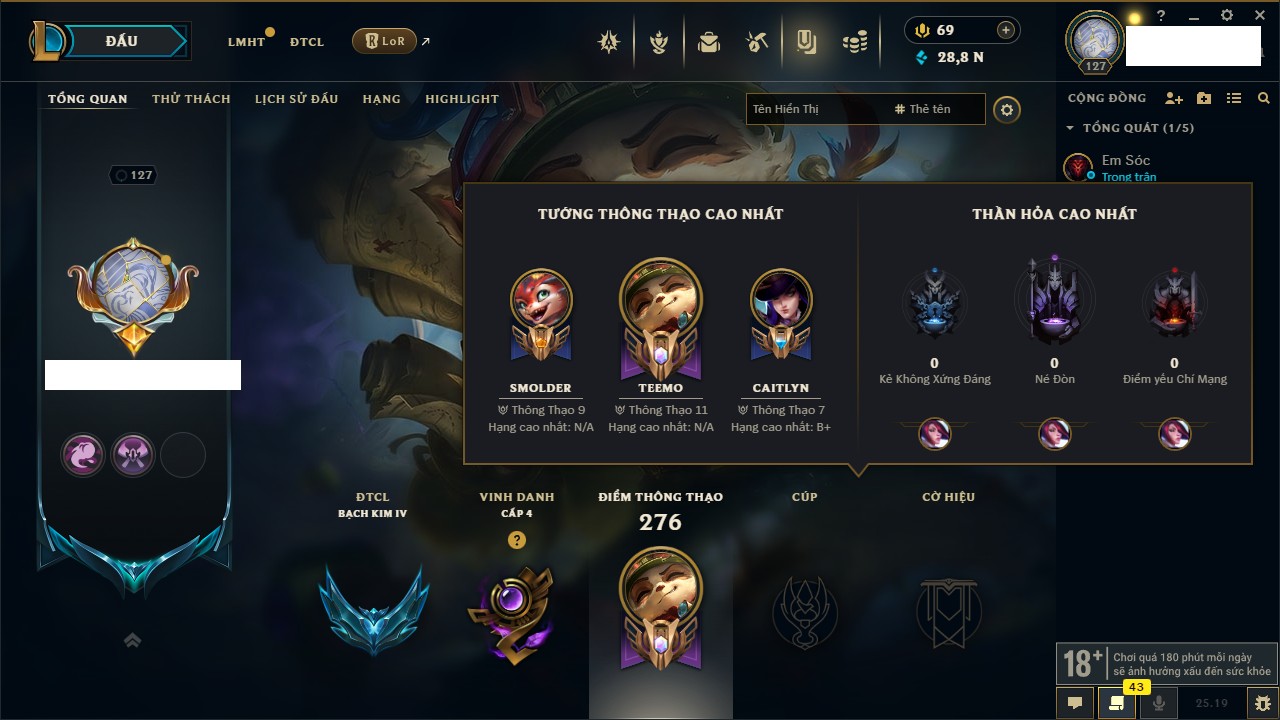The height and width of the screenshot is (720, 1280).
Task: Expand the TỔNG QUÁT friends group
Action: point(1070,128)
